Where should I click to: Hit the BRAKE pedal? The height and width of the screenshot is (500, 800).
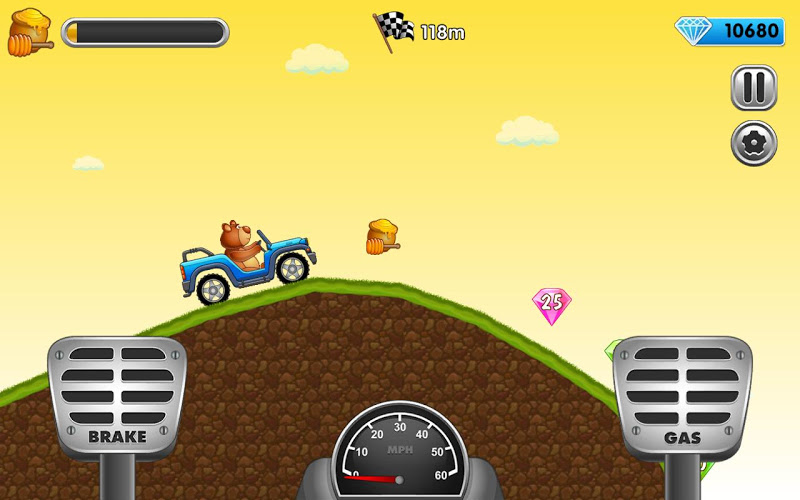pyautogui.click(x=117, y=396)
